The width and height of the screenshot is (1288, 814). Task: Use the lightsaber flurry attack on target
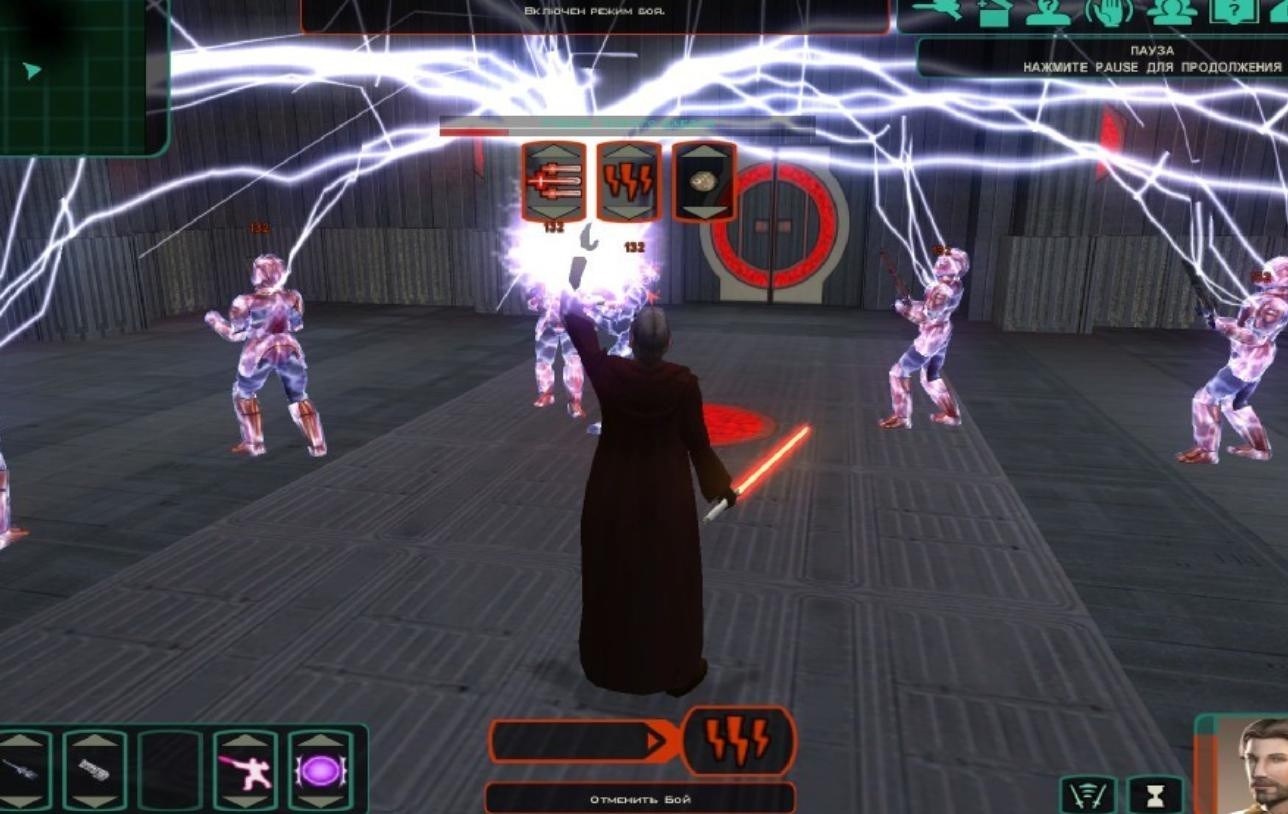(553, 181)
